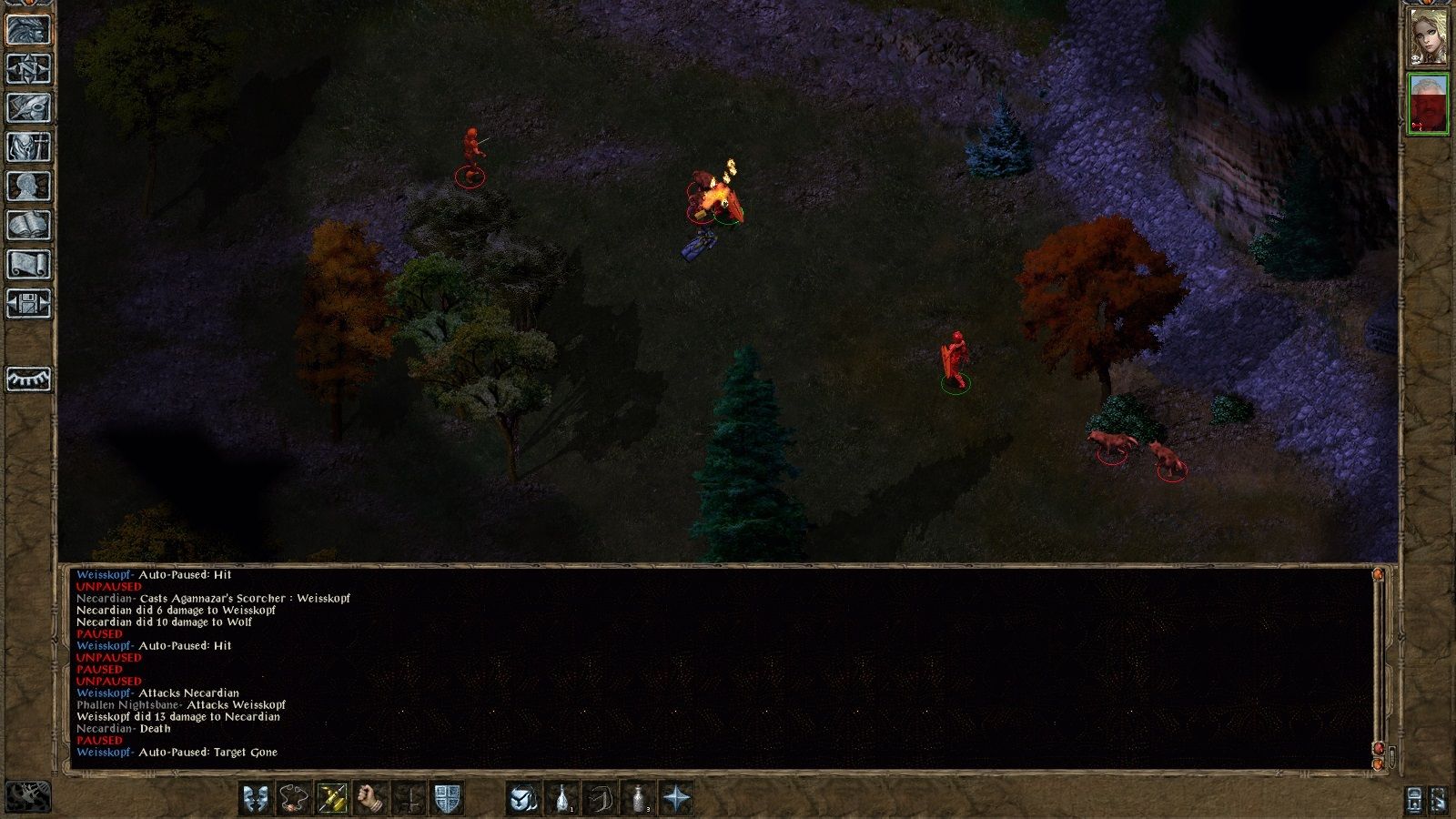Use the first potion flask quick item

pos(562,798)
